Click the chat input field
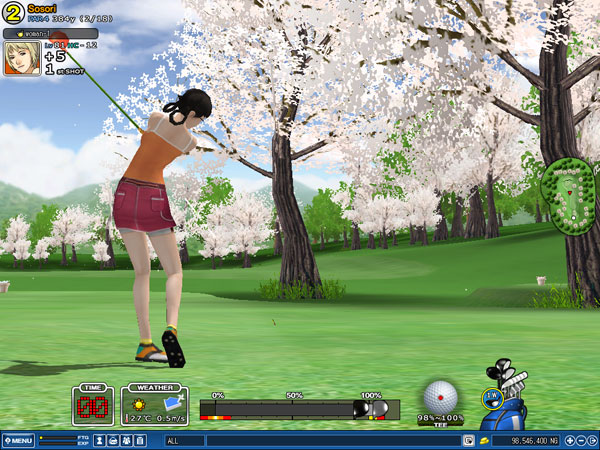The height and width of the screenshot is (450, 600). pos(330,440)
